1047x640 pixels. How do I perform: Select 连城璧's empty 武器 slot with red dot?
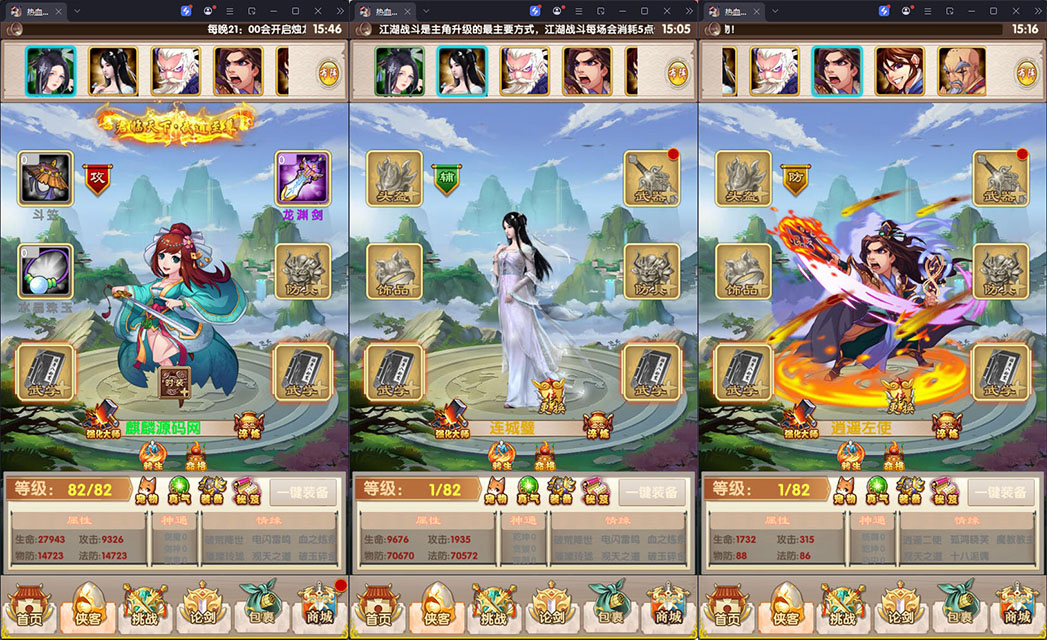pyautogui.click(x=651, y=180)
